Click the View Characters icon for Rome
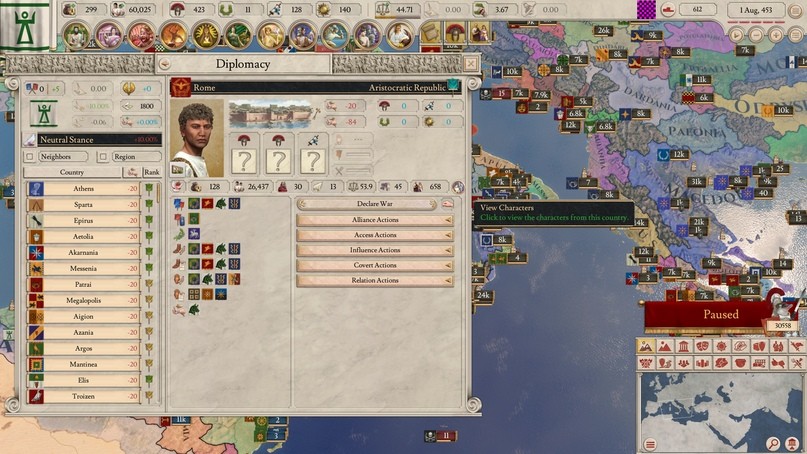807x454 pixels. 457,187
